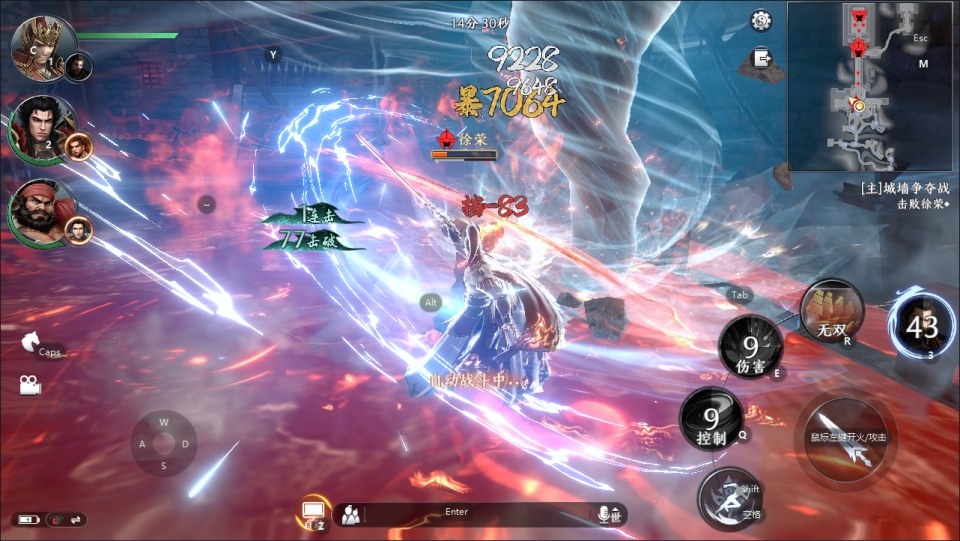Trigger the 控制 control skill
This screenshot has height=541, width=960.
pos(711,419)
